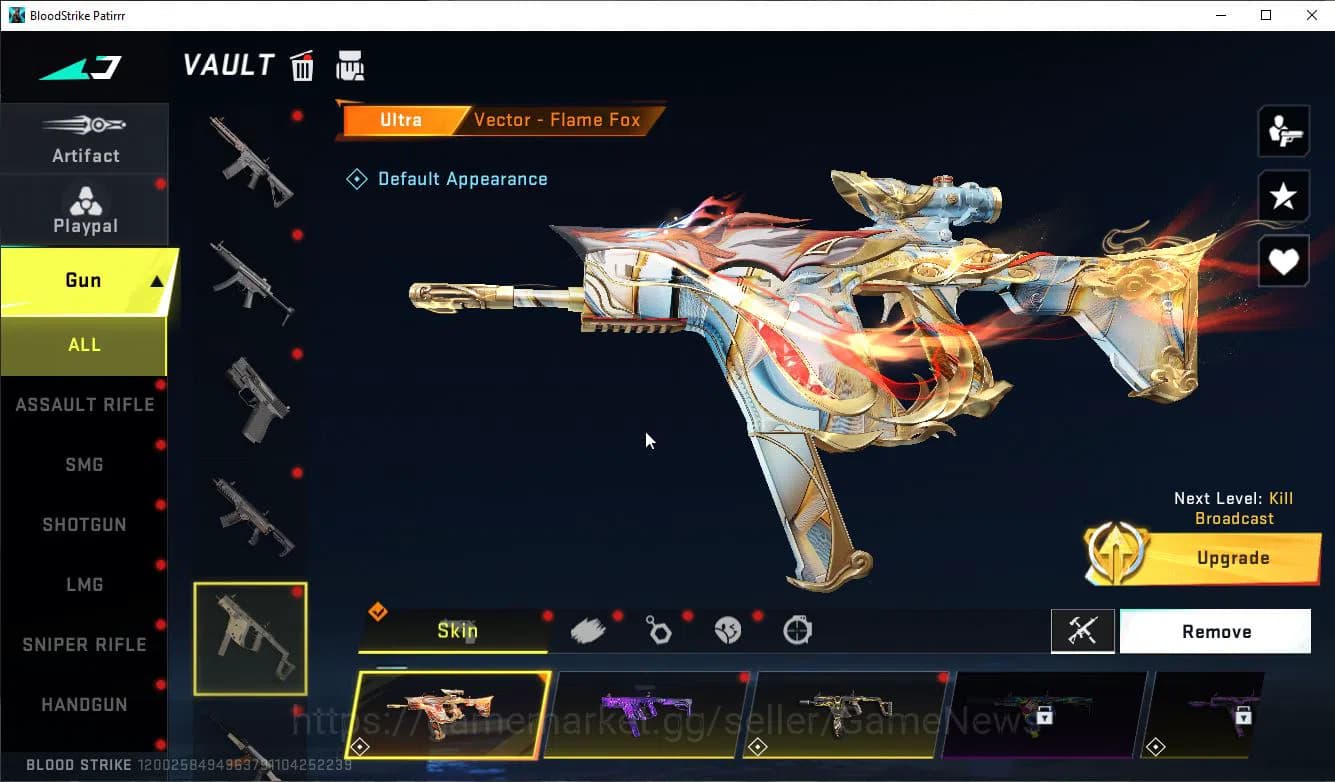The width and height of the screenshot is (1335, 782).
Task: Click the character pose pistol icon
Action: 1283,130
